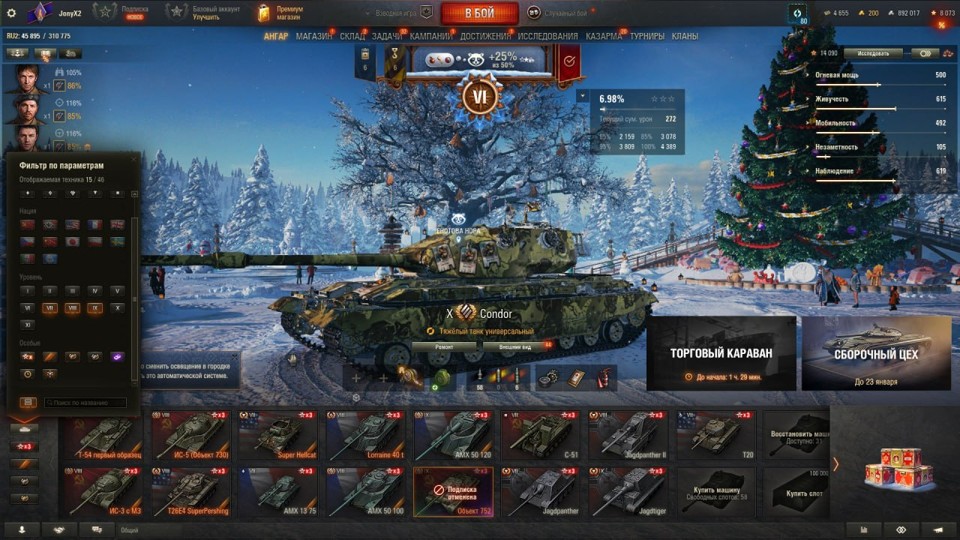Go to the Казарма tab

[603, 36]
